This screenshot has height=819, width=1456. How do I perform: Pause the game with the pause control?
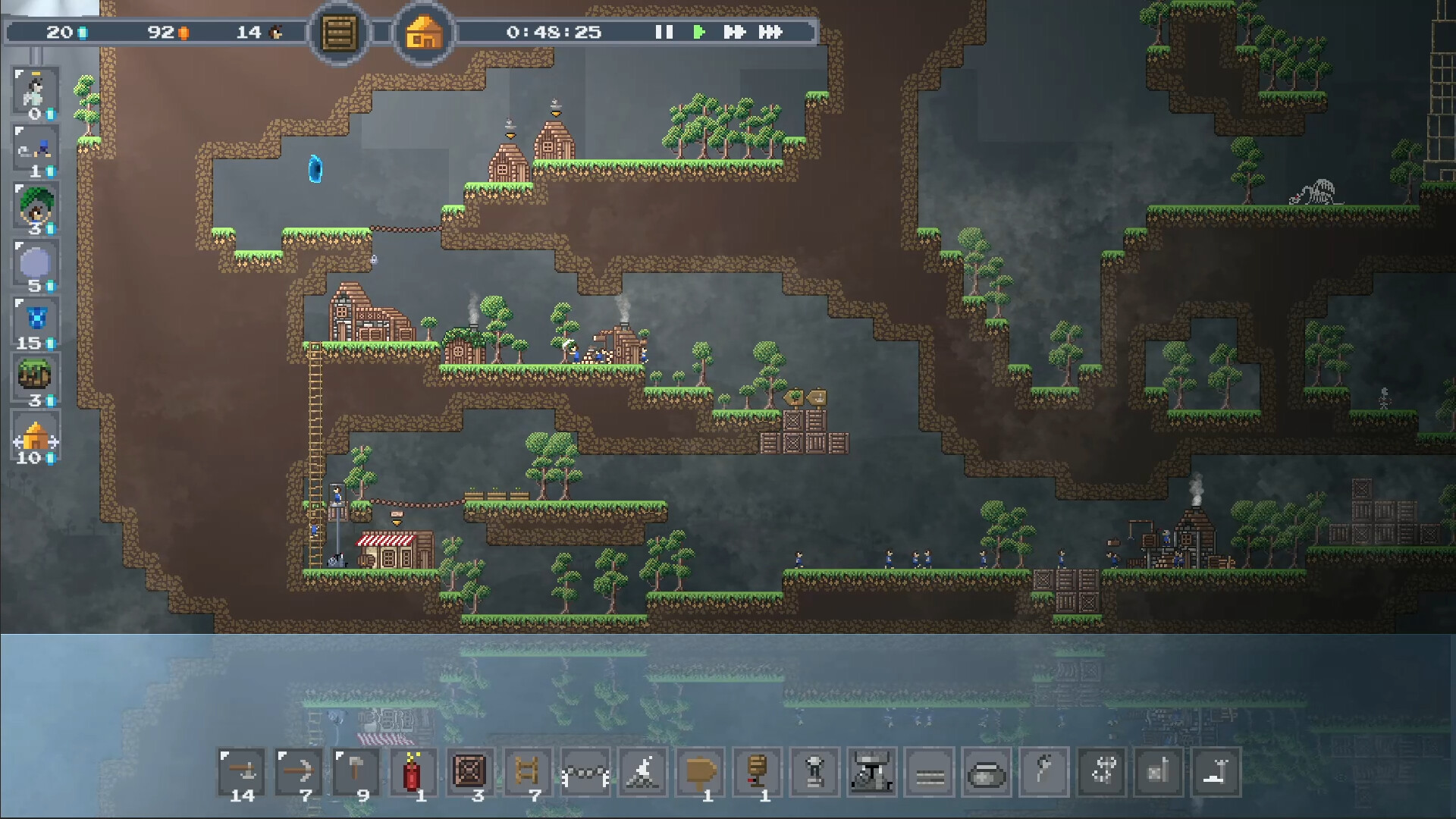pos(664,33)
